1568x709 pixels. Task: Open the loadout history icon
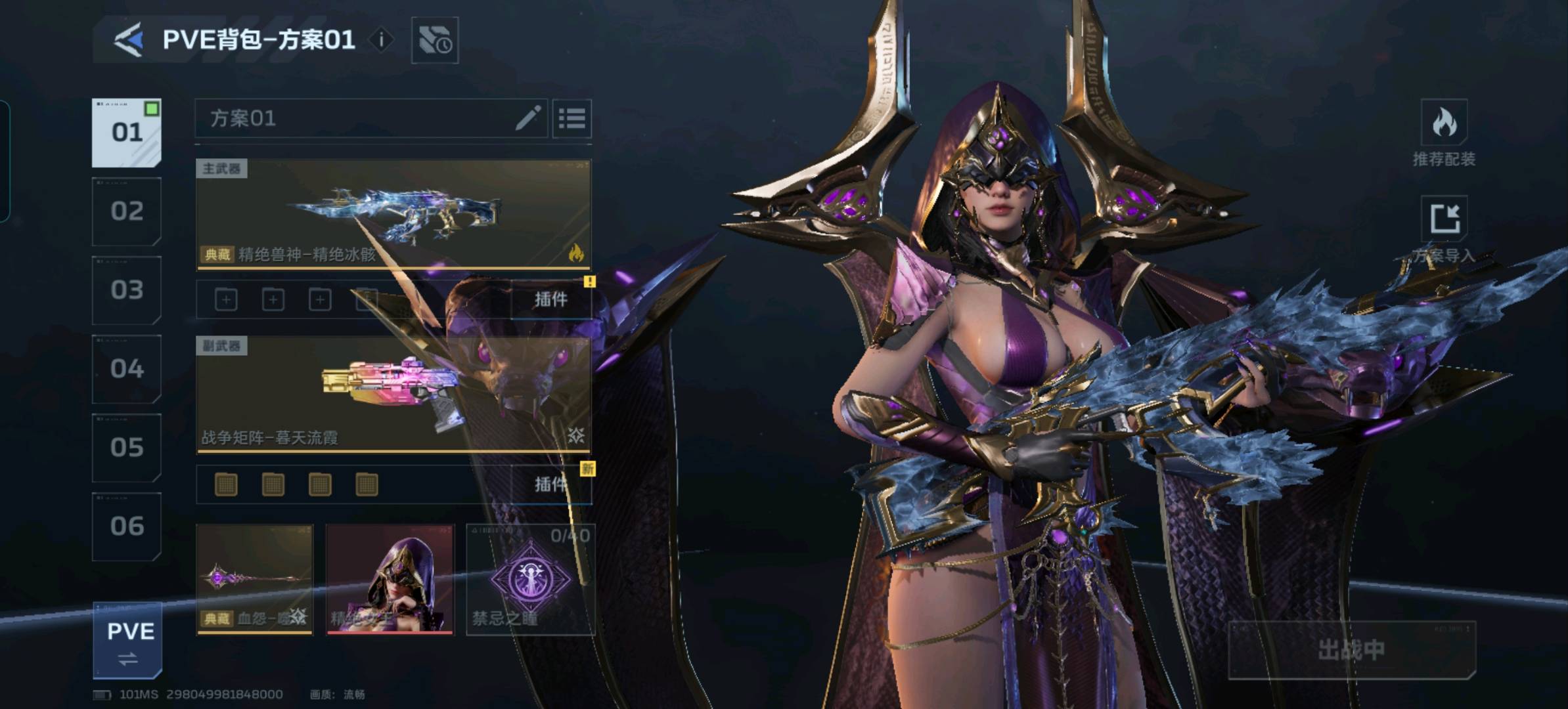coord(434,41)
